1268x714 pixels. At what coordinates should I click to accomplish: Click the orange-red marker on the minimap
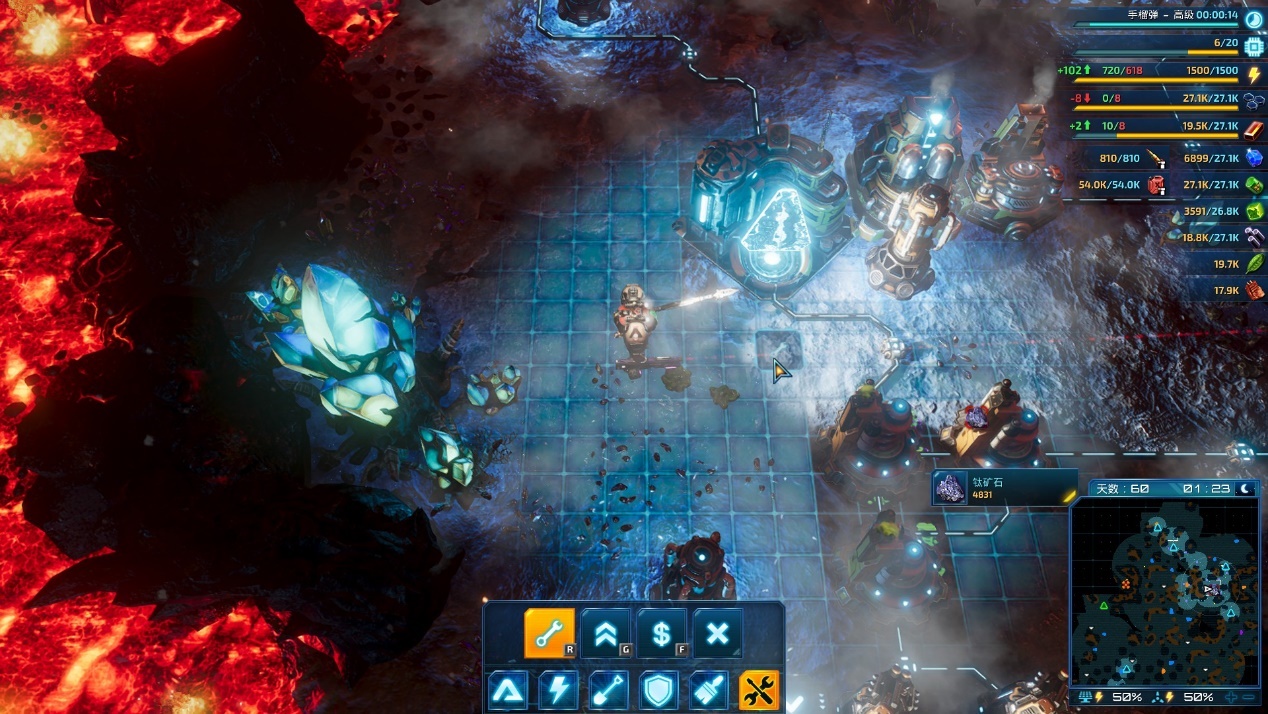(x=1126, y=583)
